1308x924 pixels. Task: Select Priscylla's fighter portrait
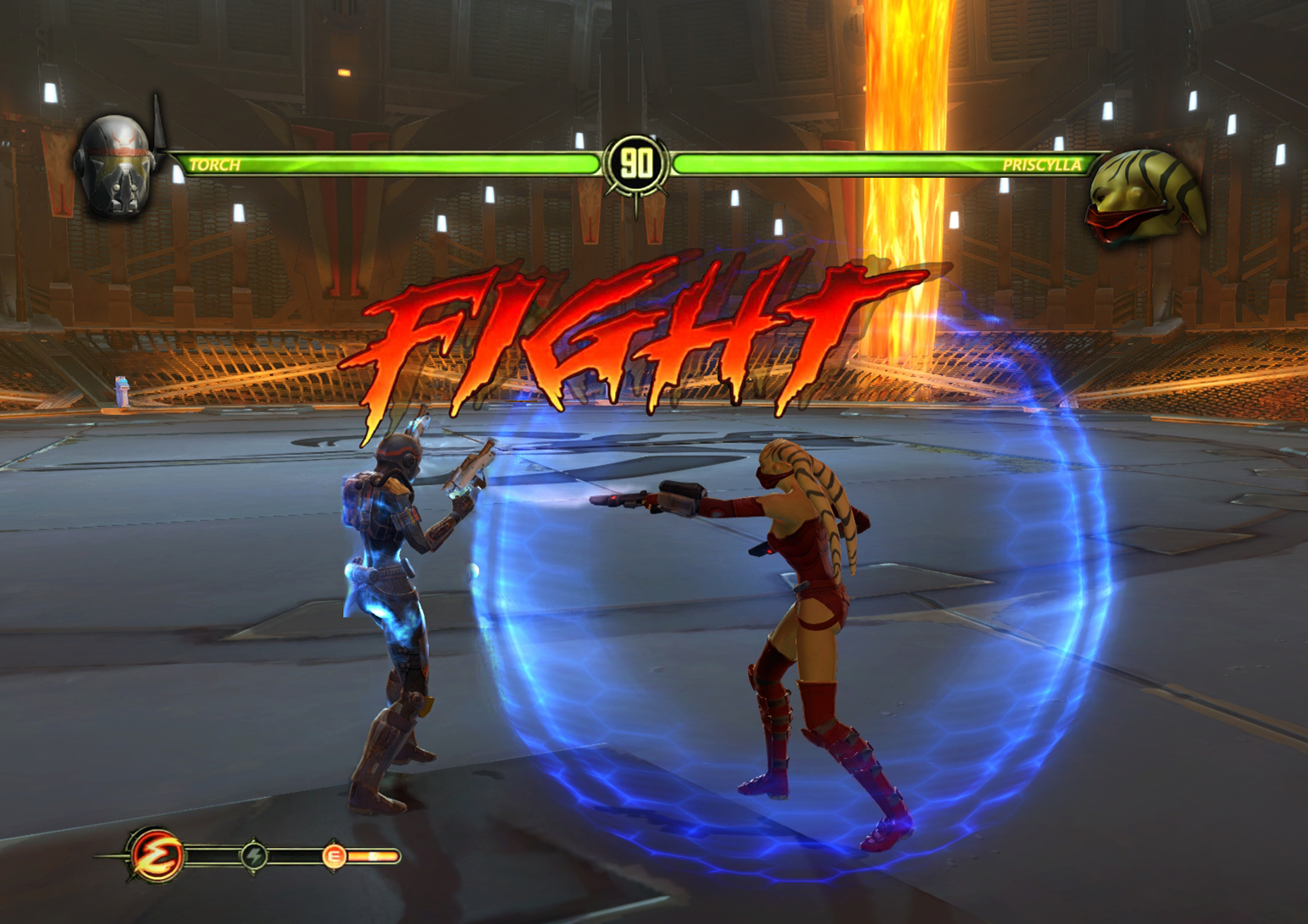(1145, 196)
